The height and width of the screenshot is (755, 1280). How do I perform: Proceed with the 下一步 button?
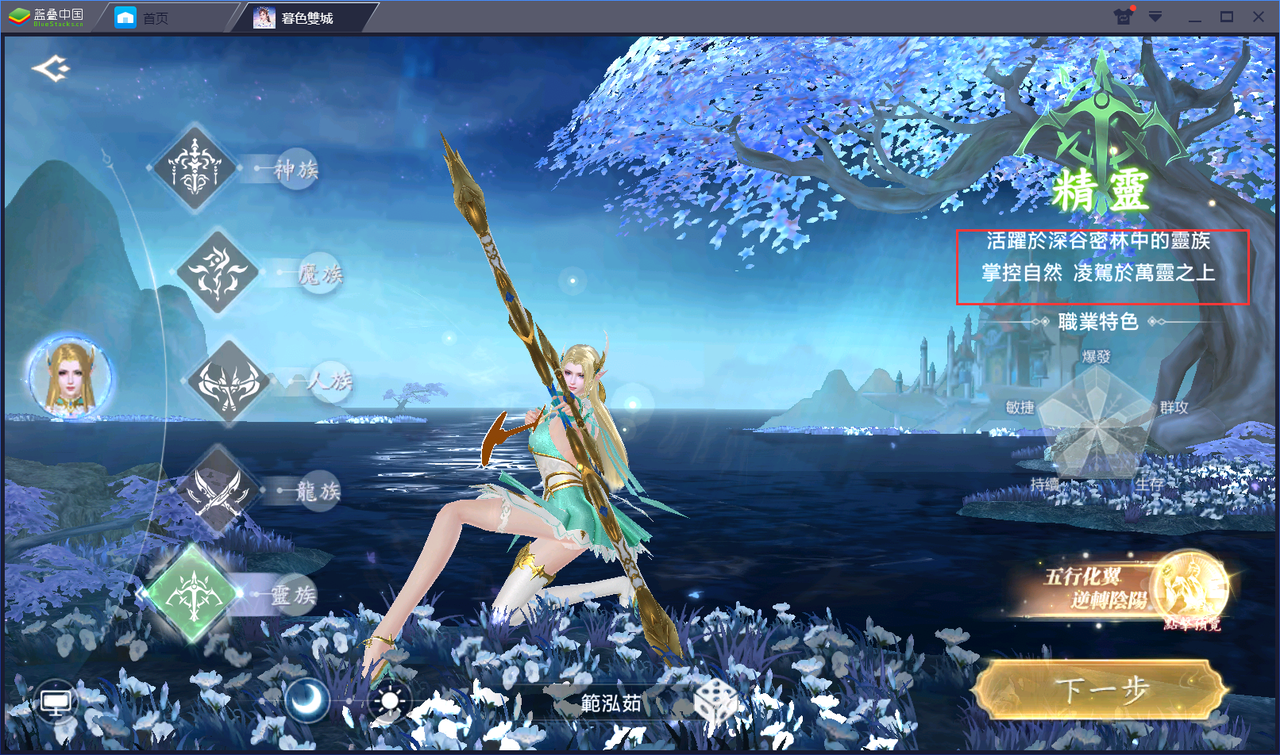click(1101, 691)
